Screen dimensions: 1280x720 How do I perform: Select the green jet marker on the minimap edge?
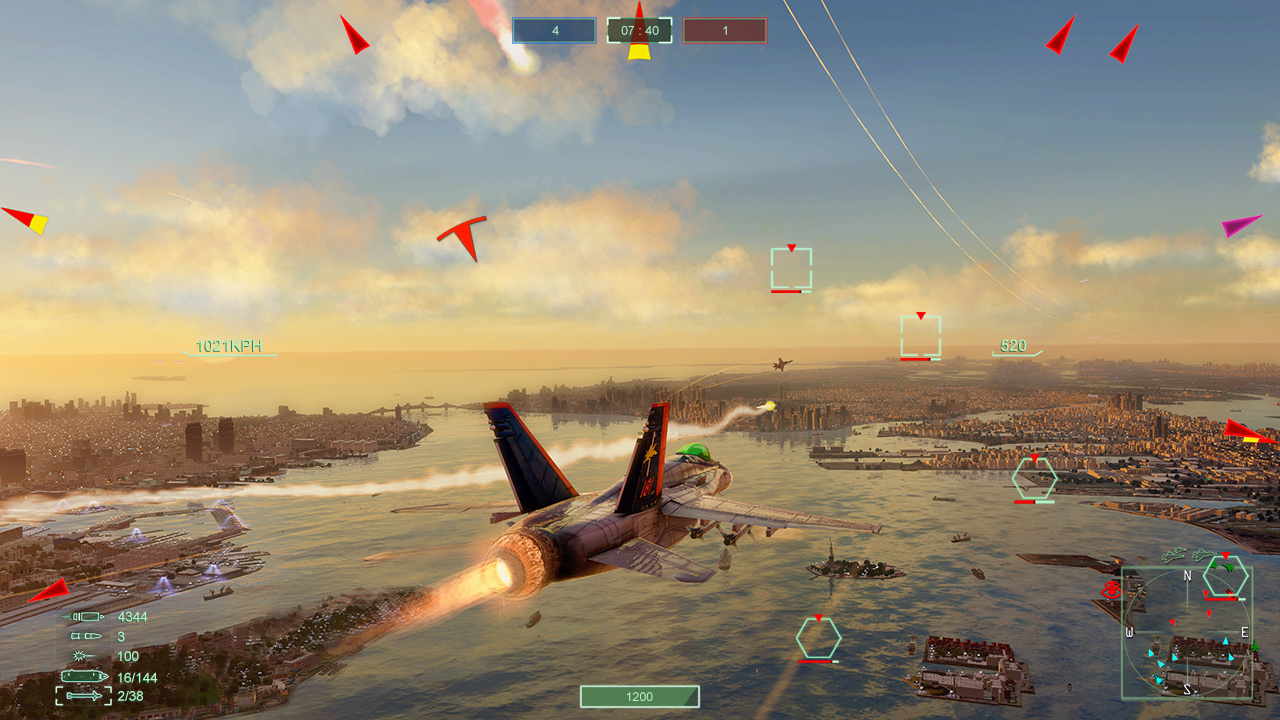coord(1256,646)
